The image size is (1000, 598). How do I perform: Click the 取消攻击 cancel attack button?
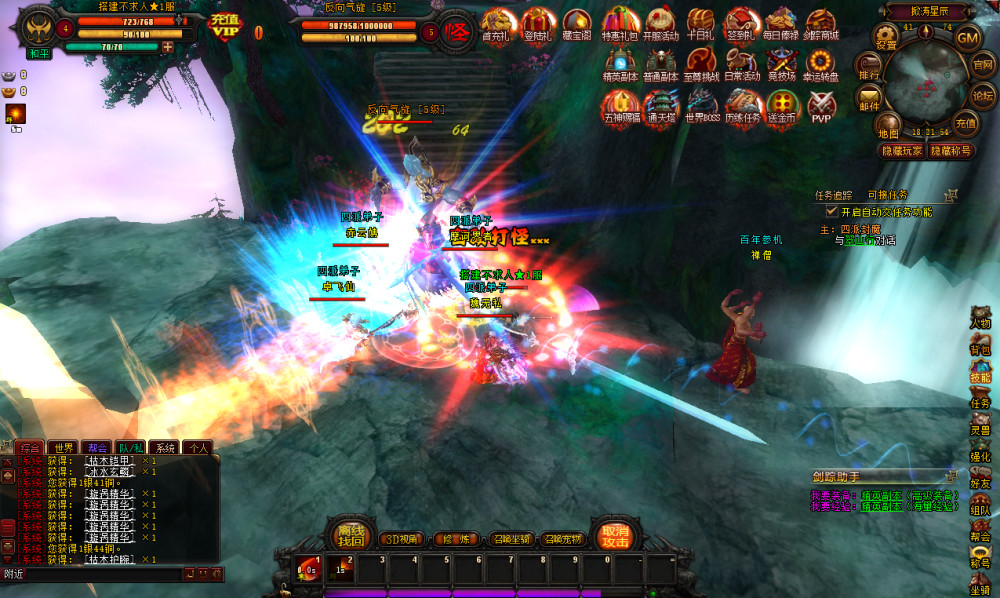(614, 535)
